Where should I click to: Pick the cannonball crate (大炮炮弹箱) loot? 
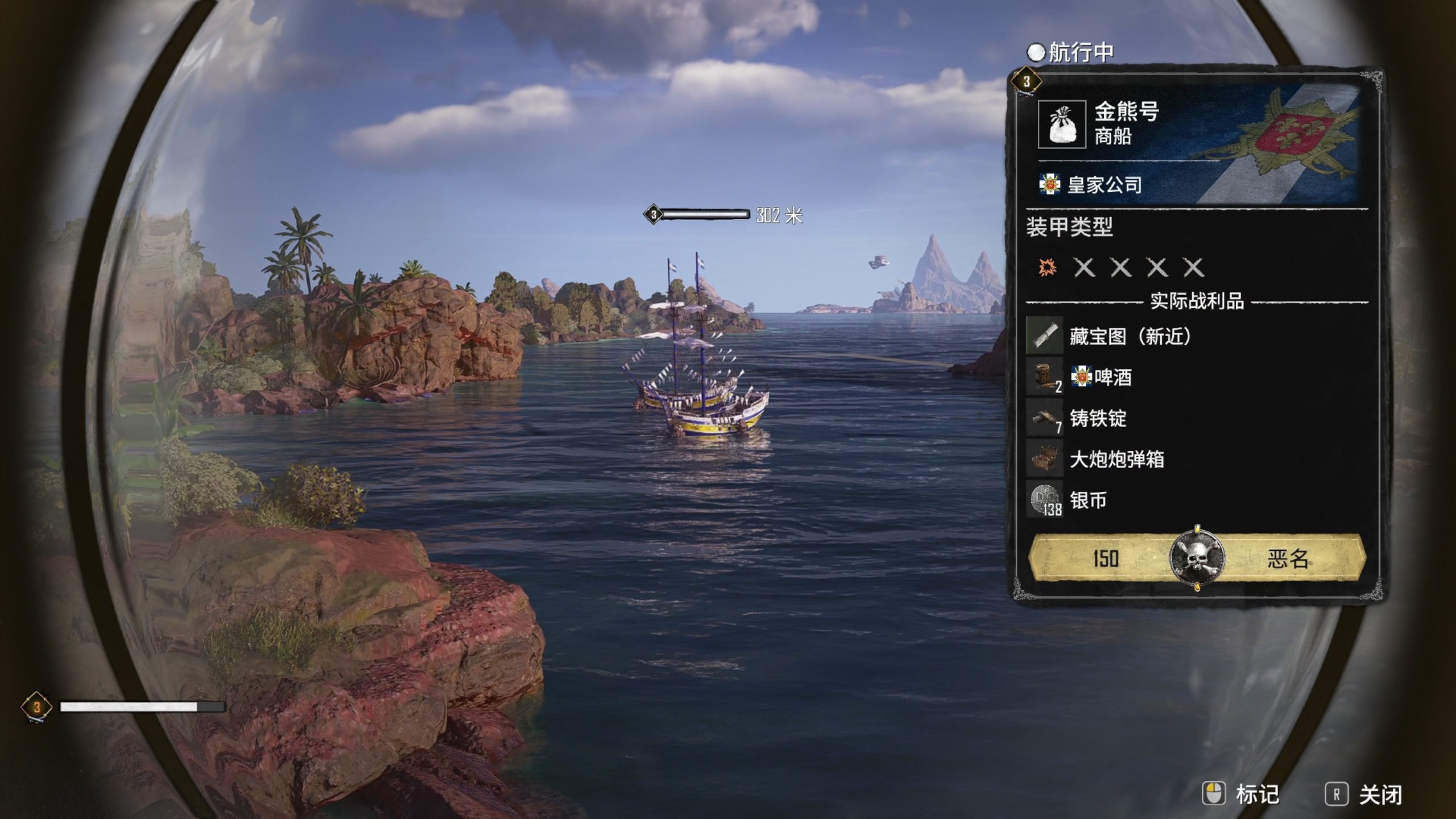click(1116, 460)
